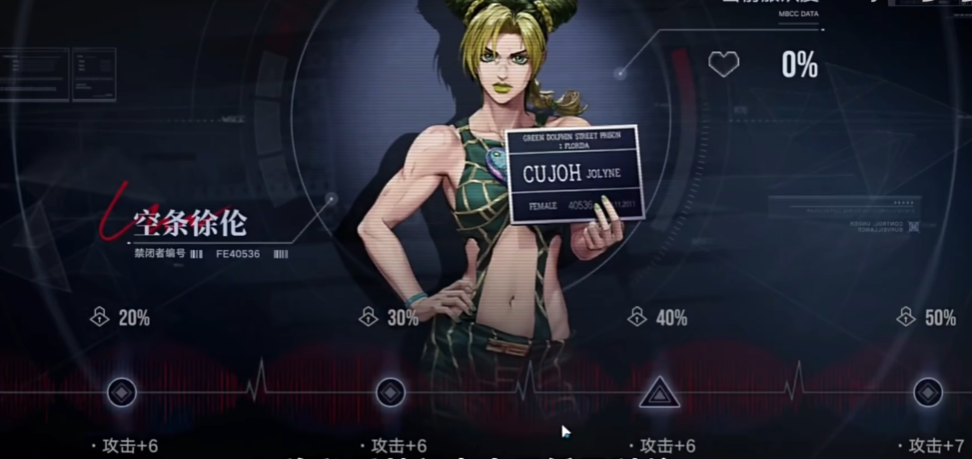This screenshot has height=459, width=972.
Task: Choose the triangle node below 40%
Action: (659, 393)
